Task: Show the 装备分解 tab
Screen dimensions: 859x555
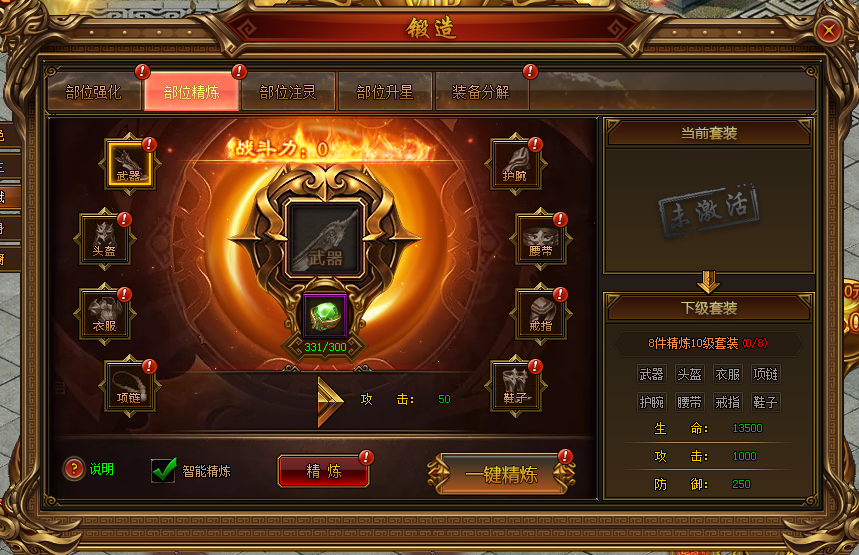Action: [481, 92]
